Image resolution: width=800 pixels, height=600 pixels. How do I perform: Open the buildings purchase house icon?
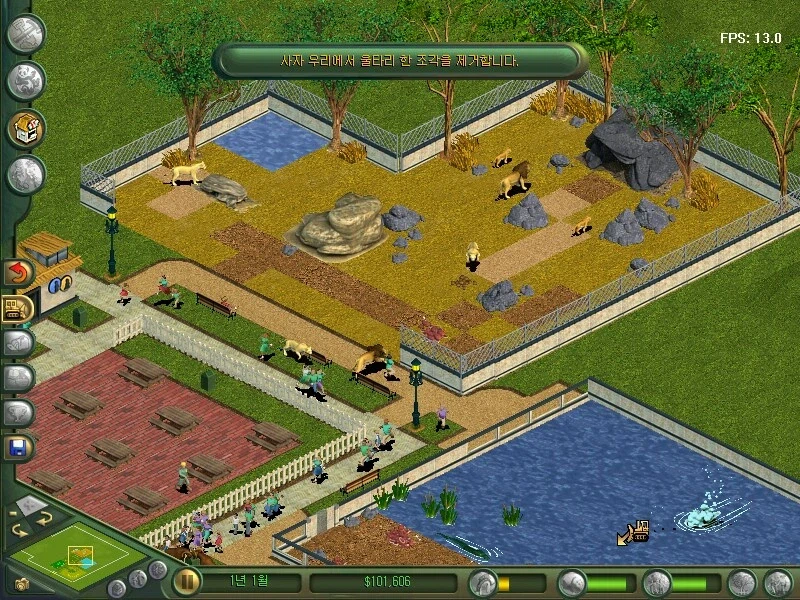(26, 128)
